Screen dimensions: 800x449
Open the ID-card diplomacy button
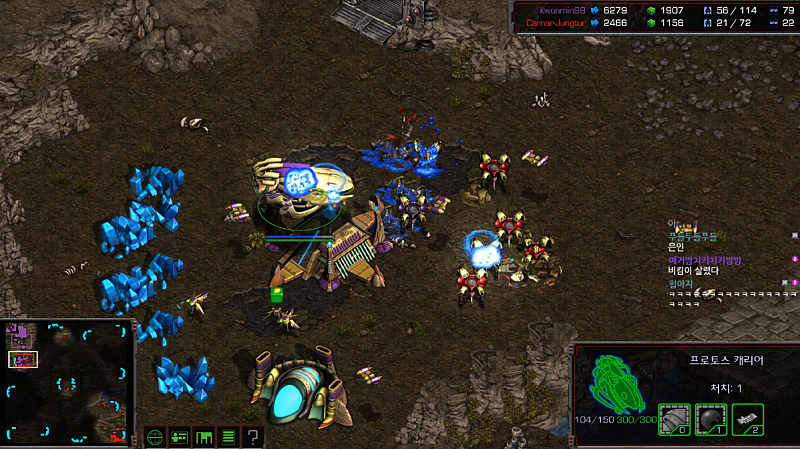[179, 436]
